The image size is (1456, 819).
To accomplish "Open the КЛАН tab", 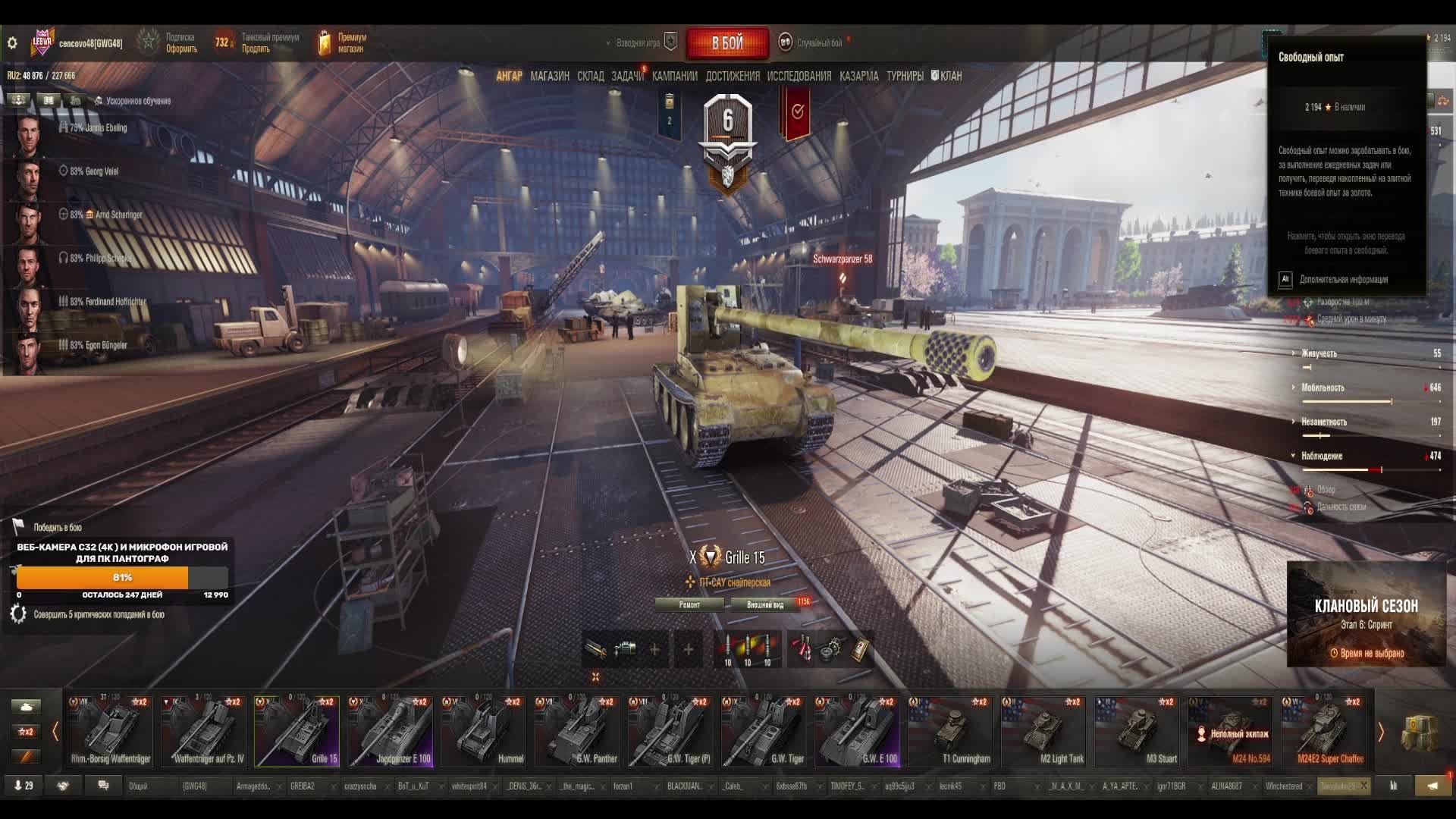I will (946, 76).
